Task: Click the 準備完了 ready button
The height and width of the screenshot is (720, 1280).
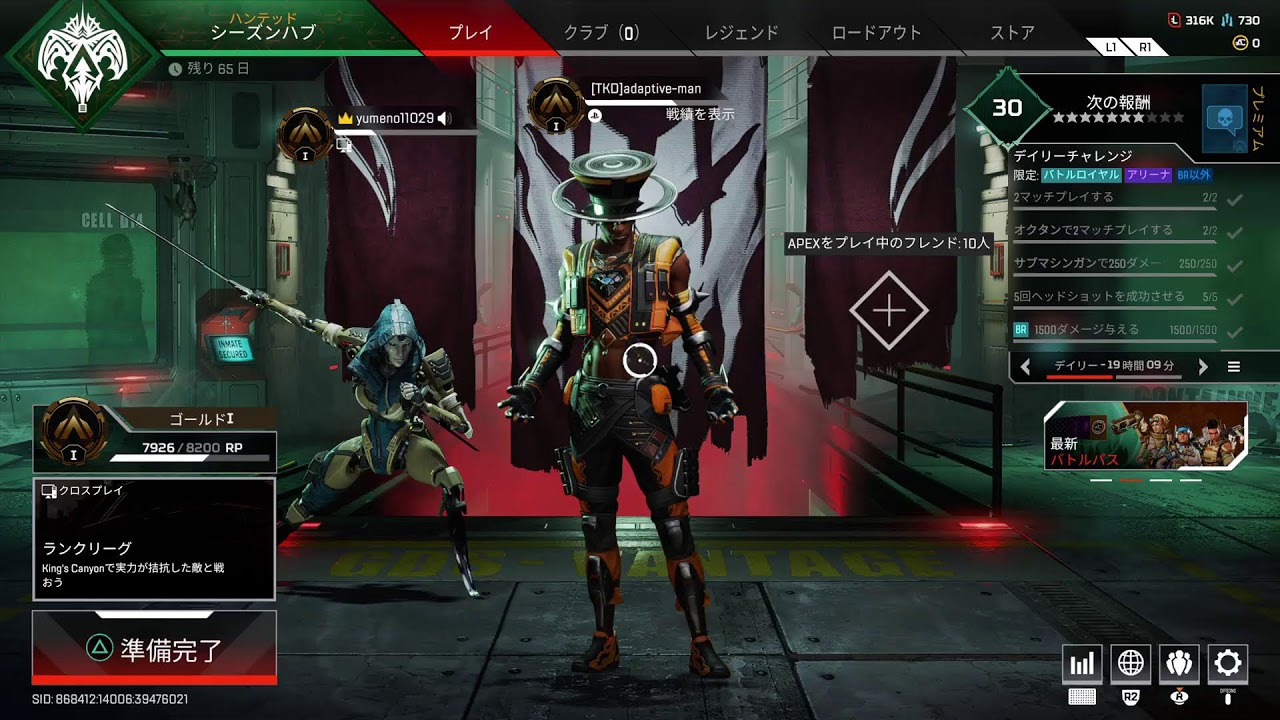Action: pyautogui.click(x=154, y=648)
